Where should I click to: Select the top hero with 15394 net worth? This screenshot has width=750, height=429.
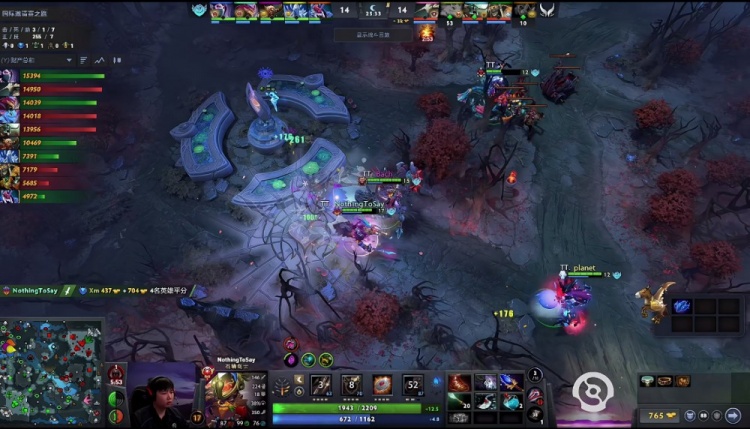(8, 76)
